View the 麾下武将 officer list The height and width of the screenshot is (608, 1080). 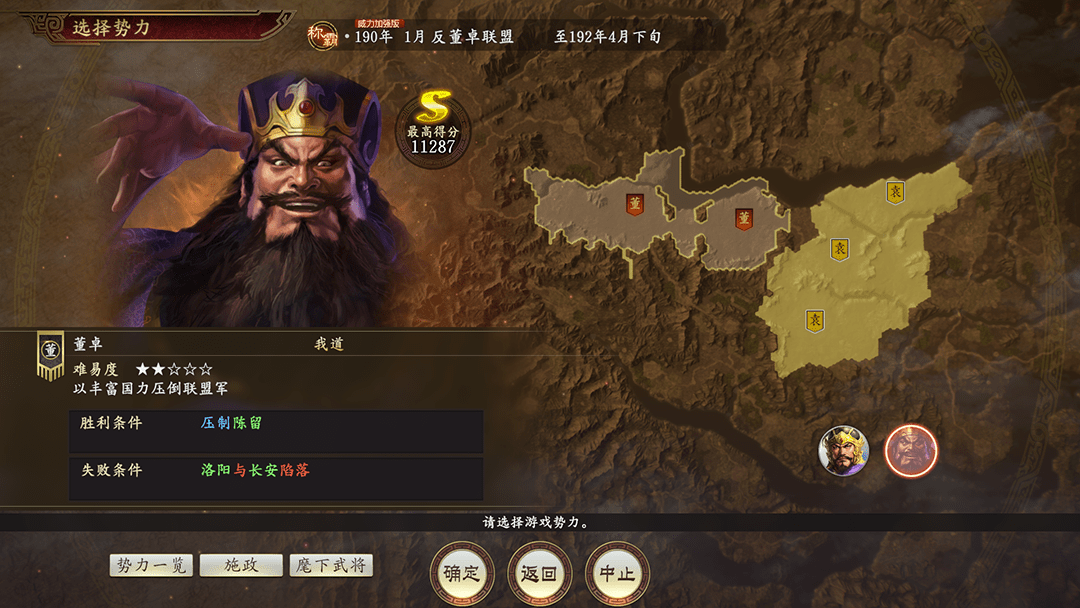pyautogui.click(x=331, y=565)
